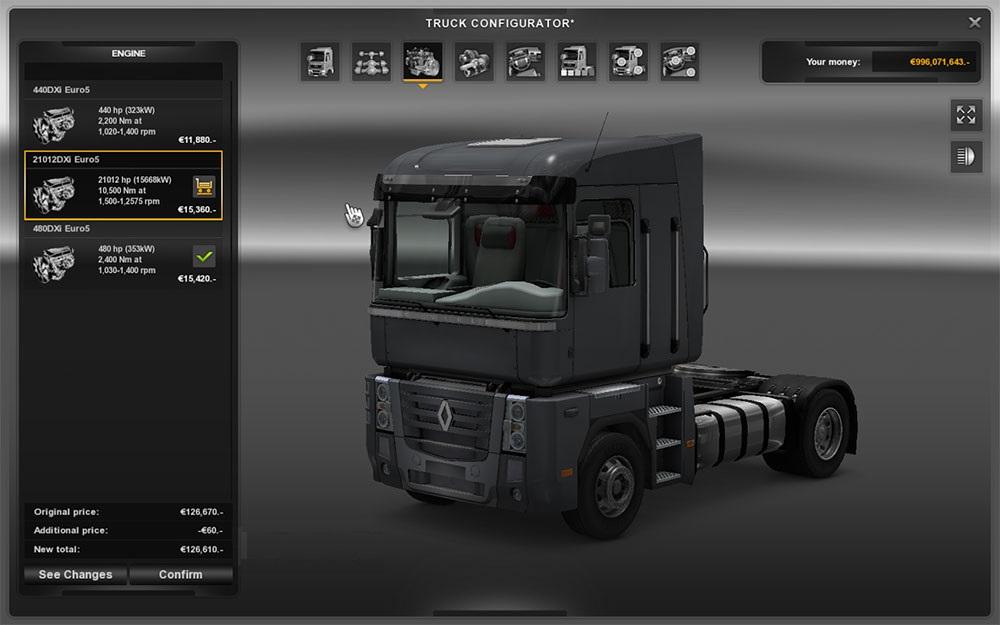
Task: Confirm the truck configuration
Action: [x=180, y=575]
